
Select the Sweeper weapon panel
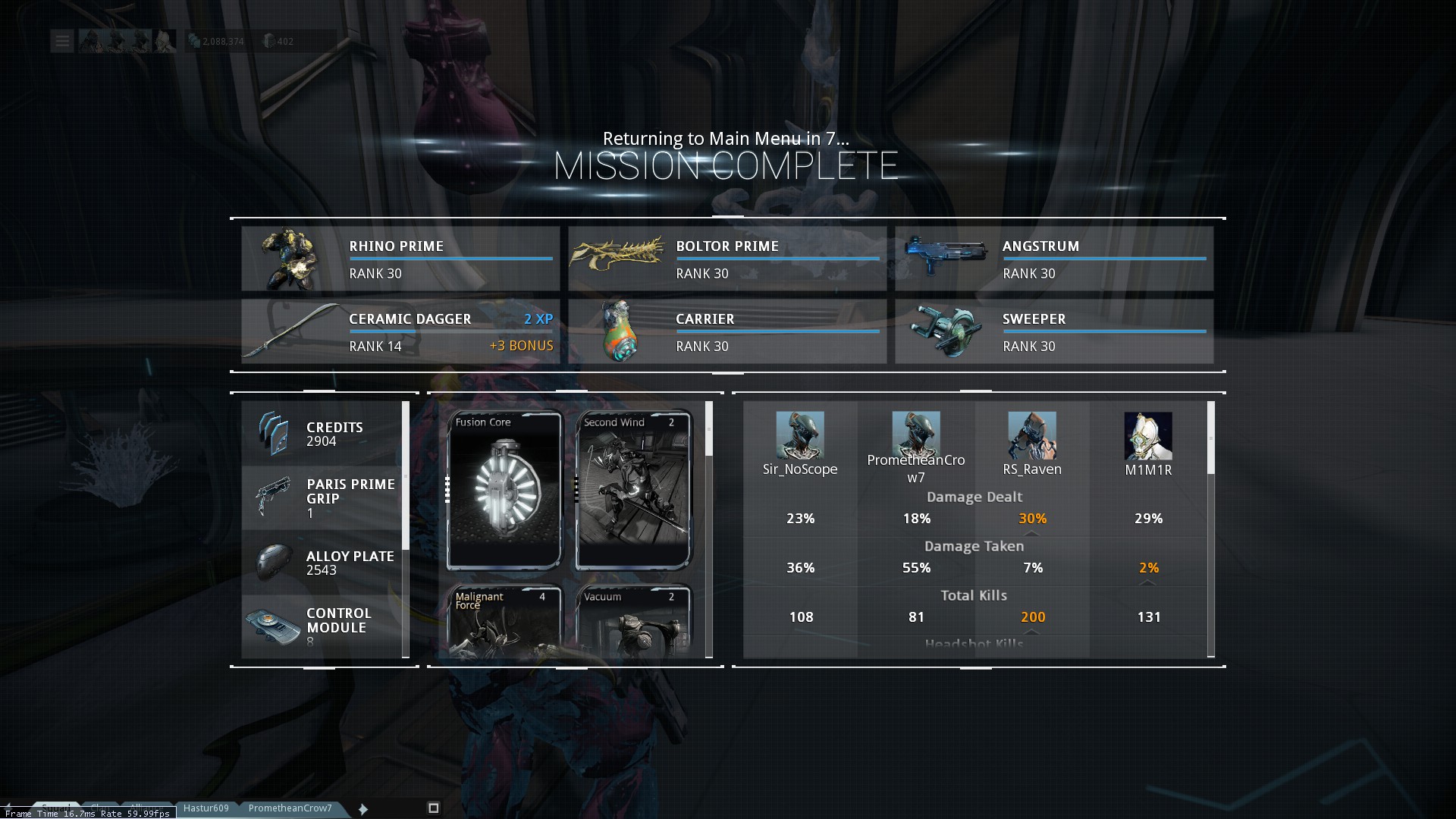[x=1054, y=331]
